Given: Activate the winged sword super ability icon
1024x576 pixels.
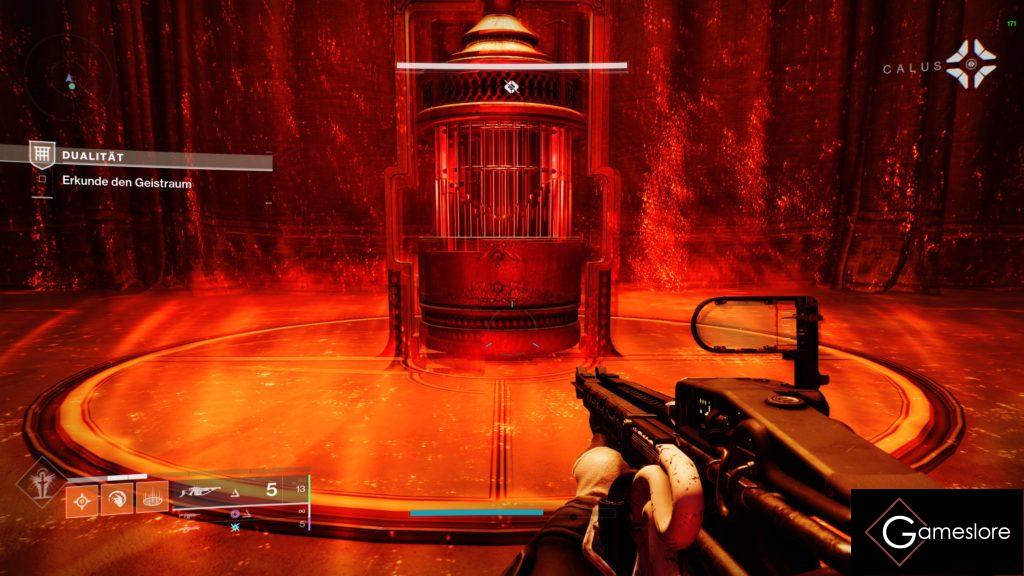Looking at the screenshot, I should [x=40, y=481].
